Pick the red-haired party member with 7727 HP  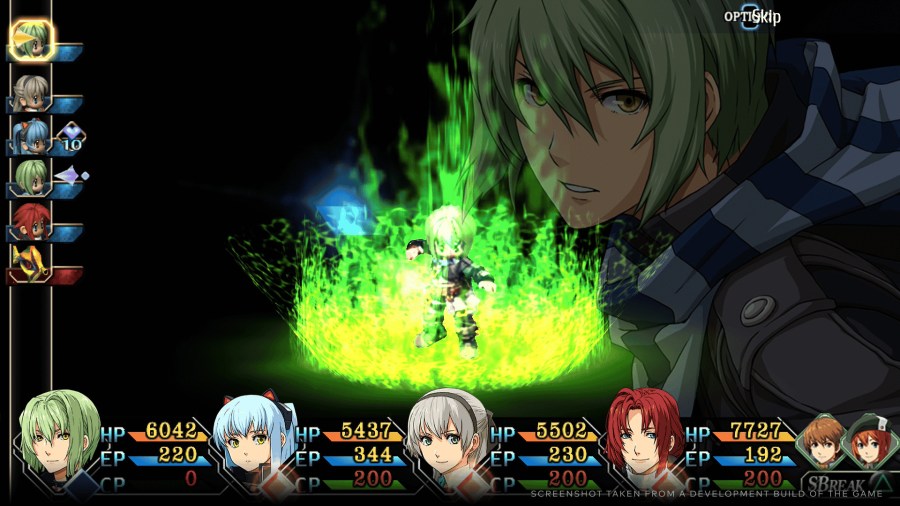pos(646,440)
